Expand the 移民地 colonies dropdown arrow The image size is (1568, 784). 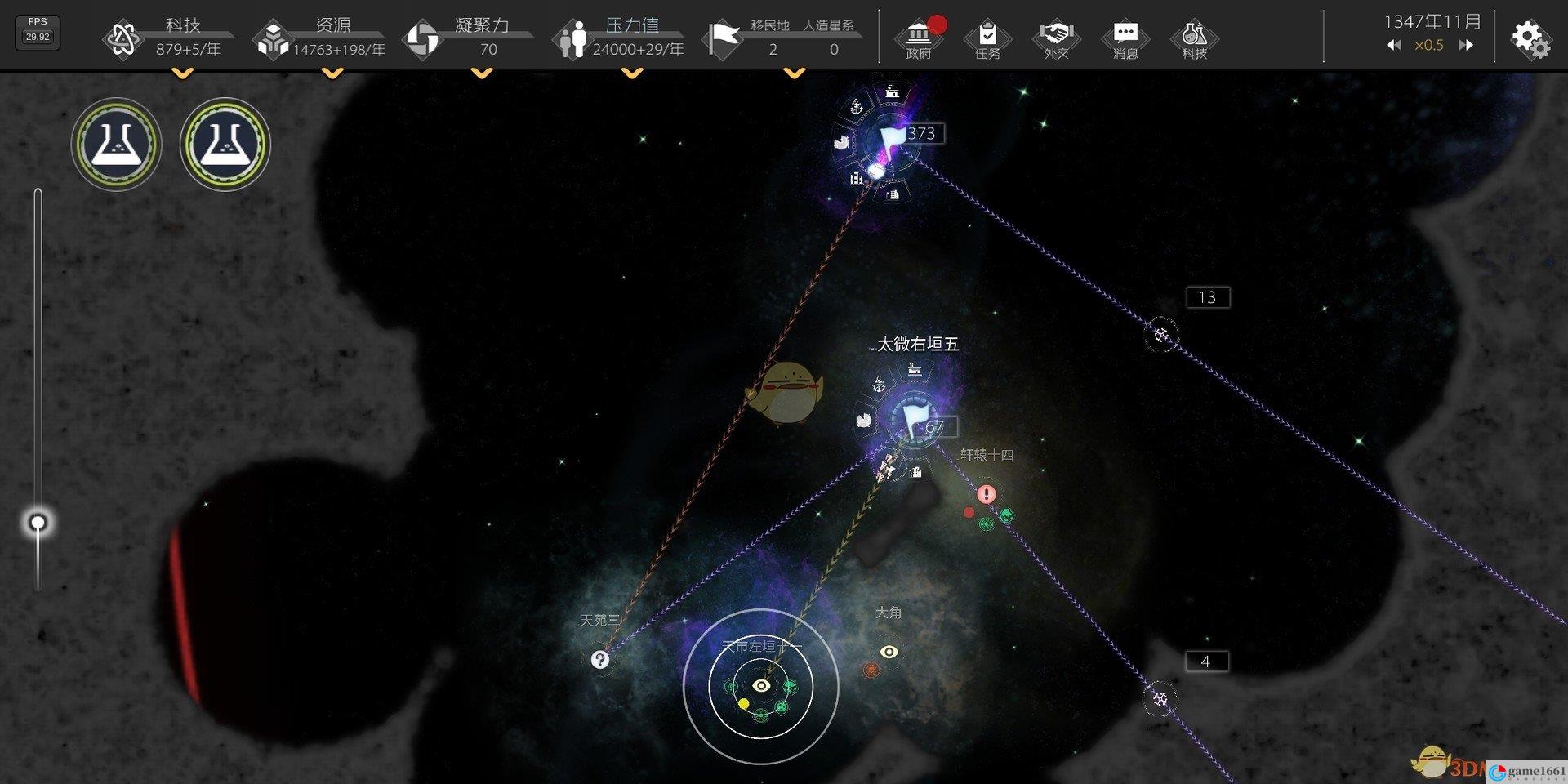[794, 73]
